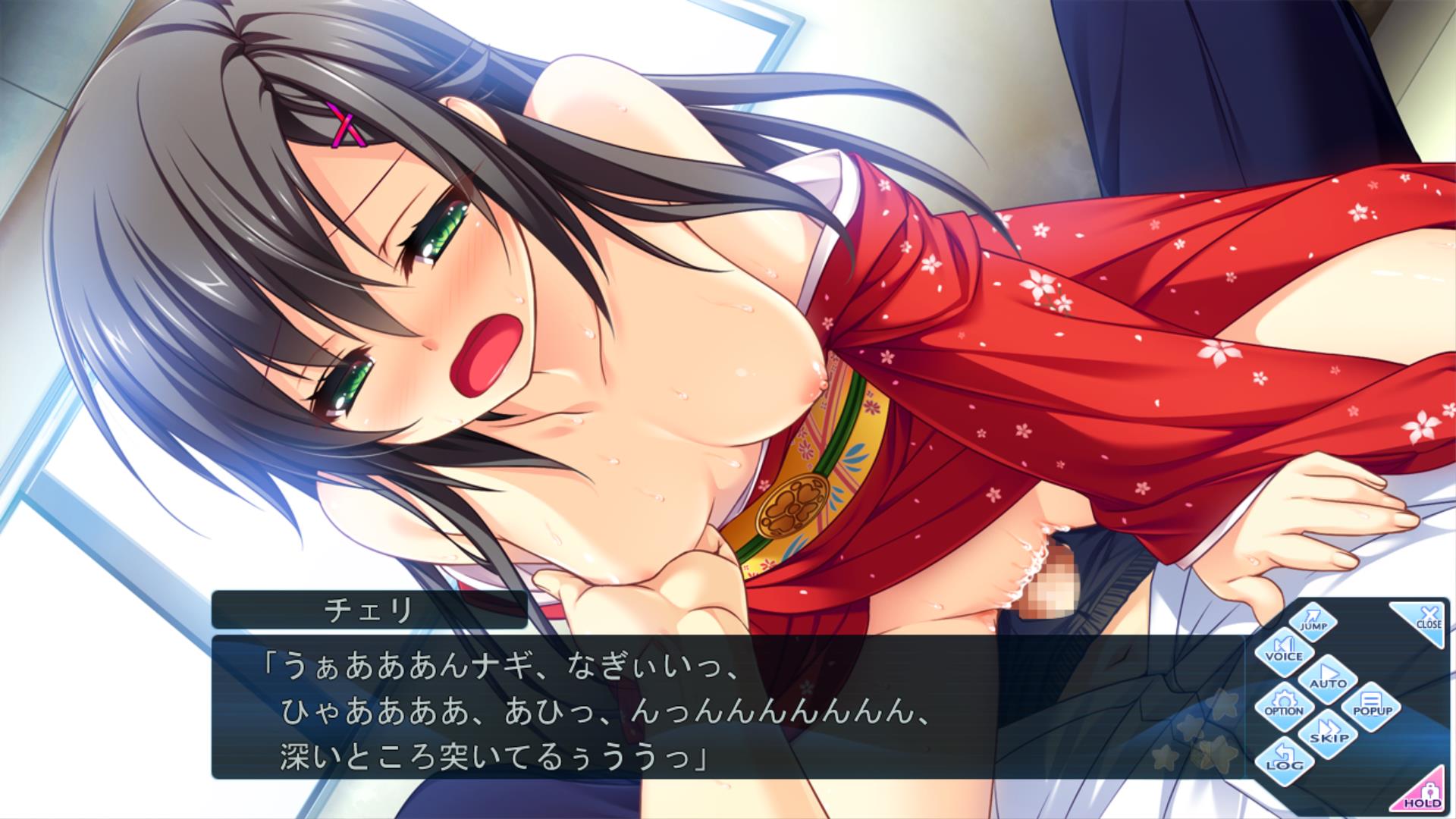The image size is (1456, 819).
Task: Replay the line with the VOICE button
Action: 1284,651
